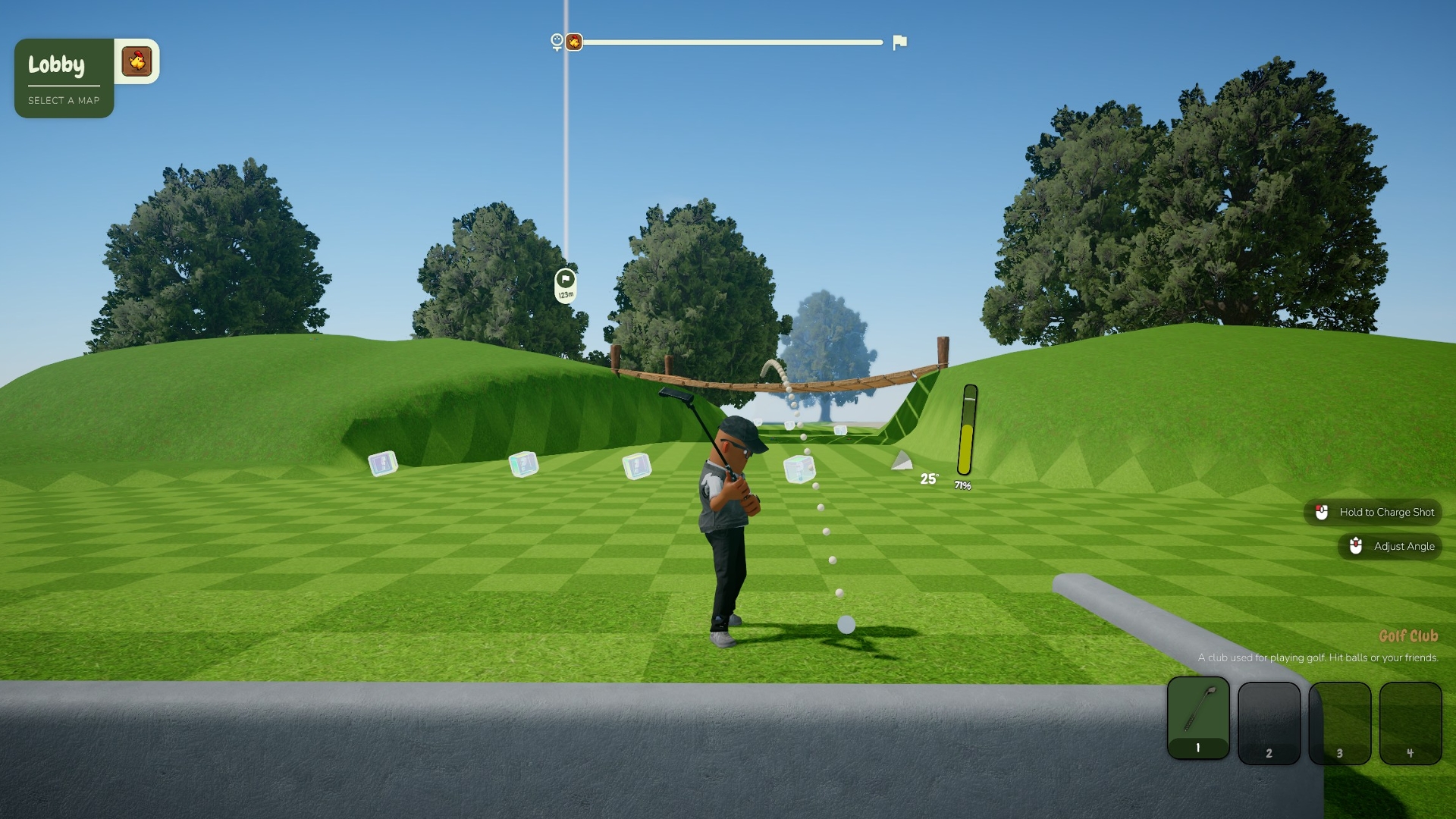Pick empty hotbar slot 4
This screenshot has width=1456, height=819.
pyautogui.click(x=1410, y=723)
